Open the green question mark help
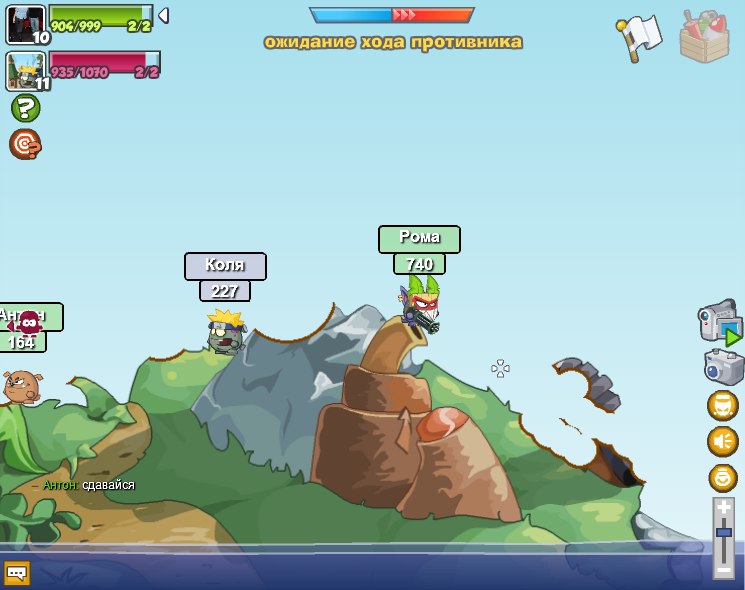The width and height of the screenshot is (745, 590). 25,108
